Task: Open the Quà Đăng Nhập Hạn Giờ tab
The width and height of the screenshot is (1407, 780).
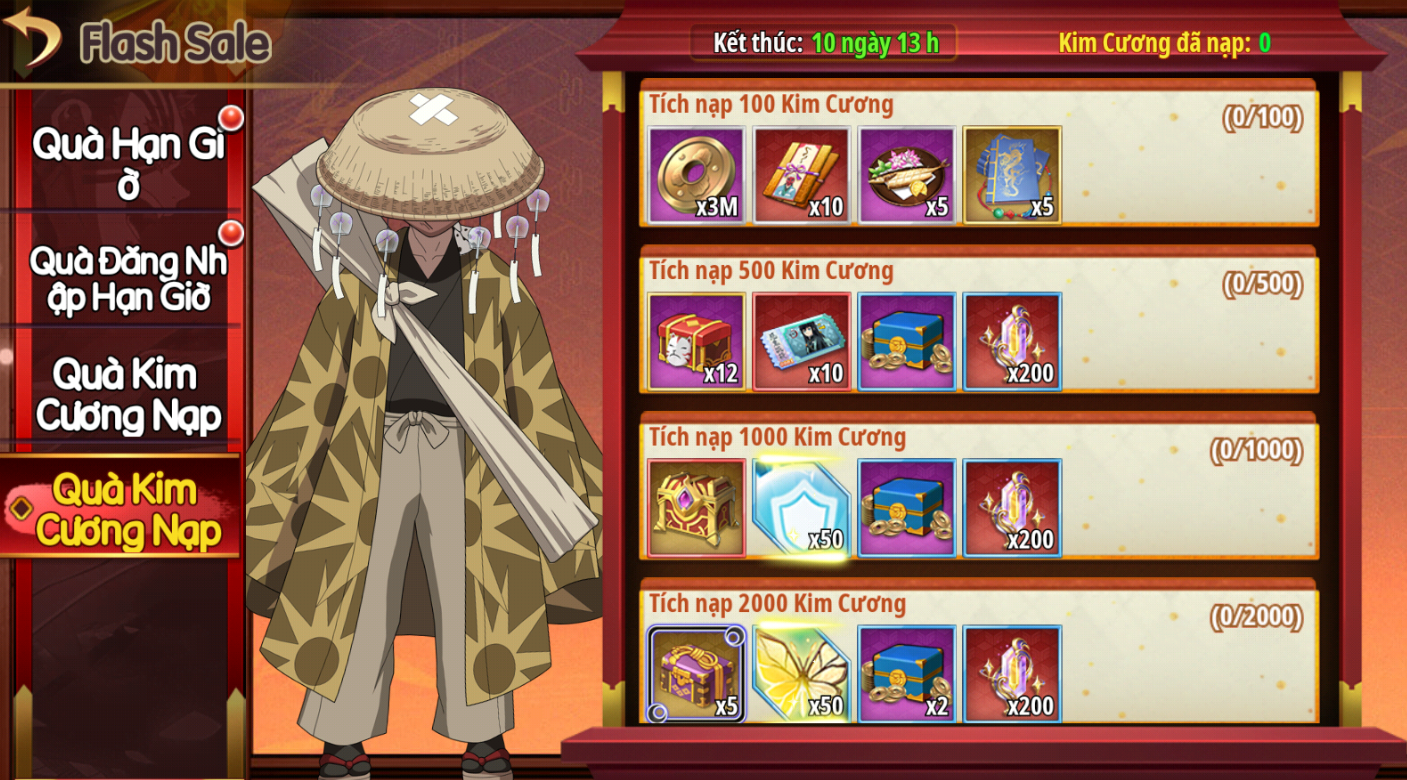Action: click(x=127, y=276)
